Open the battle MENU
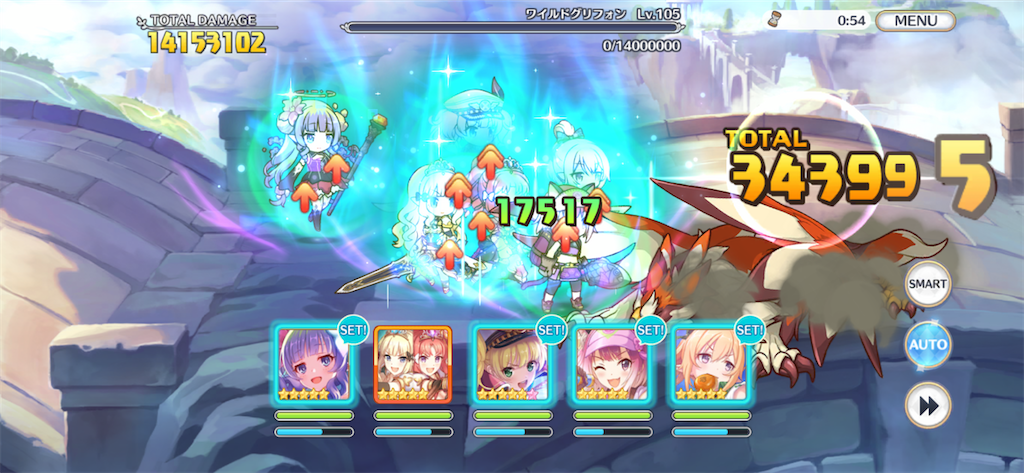 tap(916, 20)
